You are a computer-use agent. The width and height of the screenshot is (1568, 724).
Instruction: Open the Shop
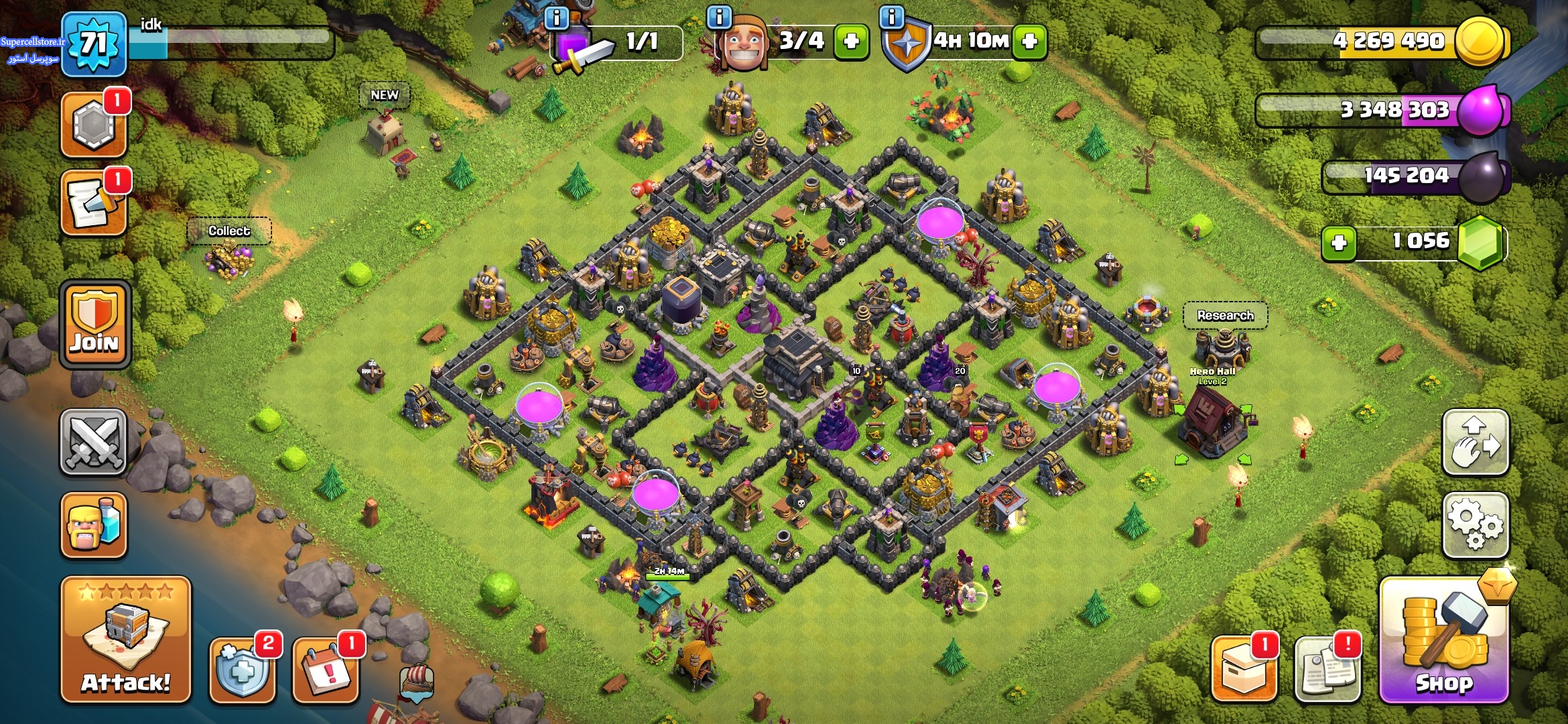(x=1445, y=642)
